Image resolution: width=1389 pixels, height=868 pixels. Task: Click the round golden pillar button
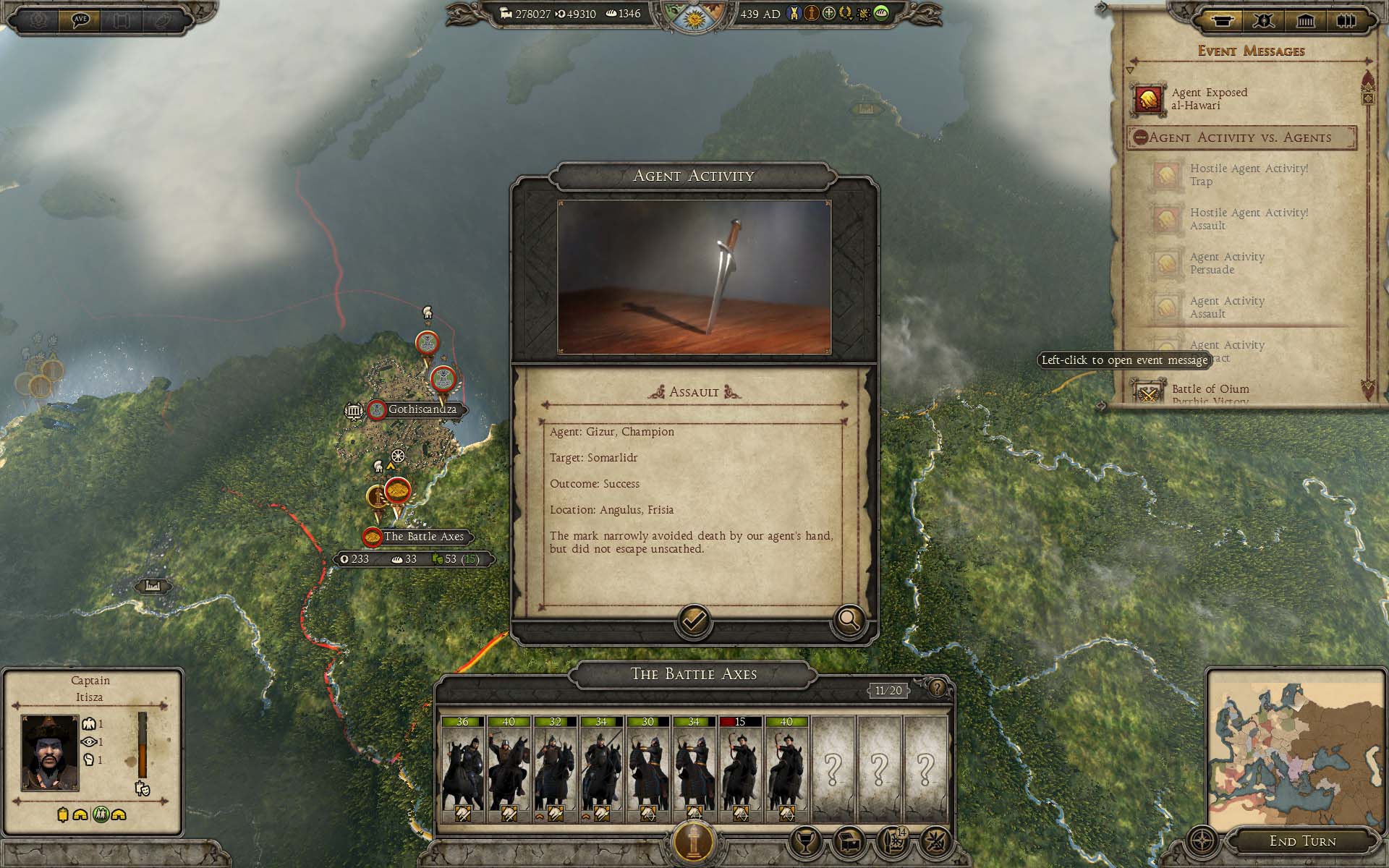[694, 841]
